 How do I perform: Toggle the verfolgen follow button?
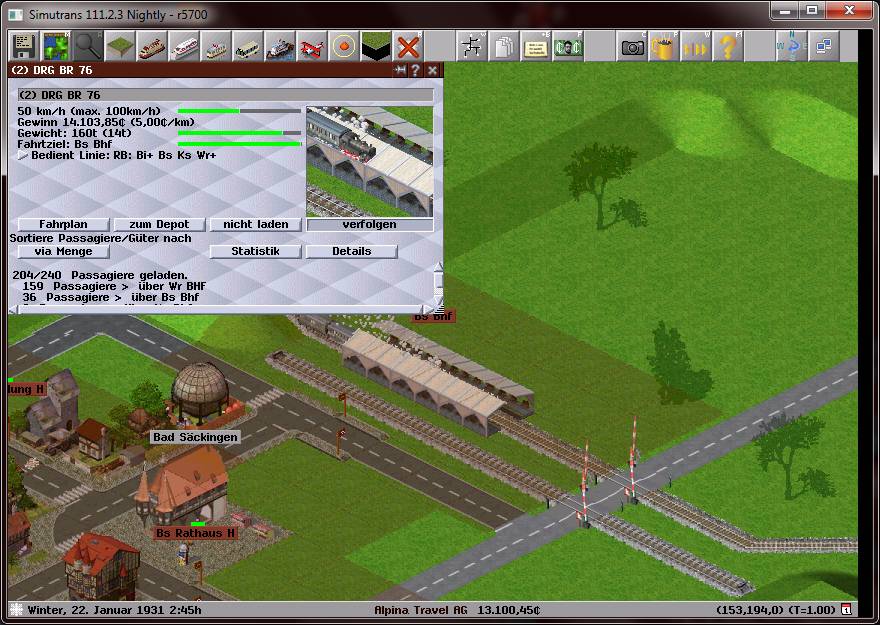(x=370, y=224)
